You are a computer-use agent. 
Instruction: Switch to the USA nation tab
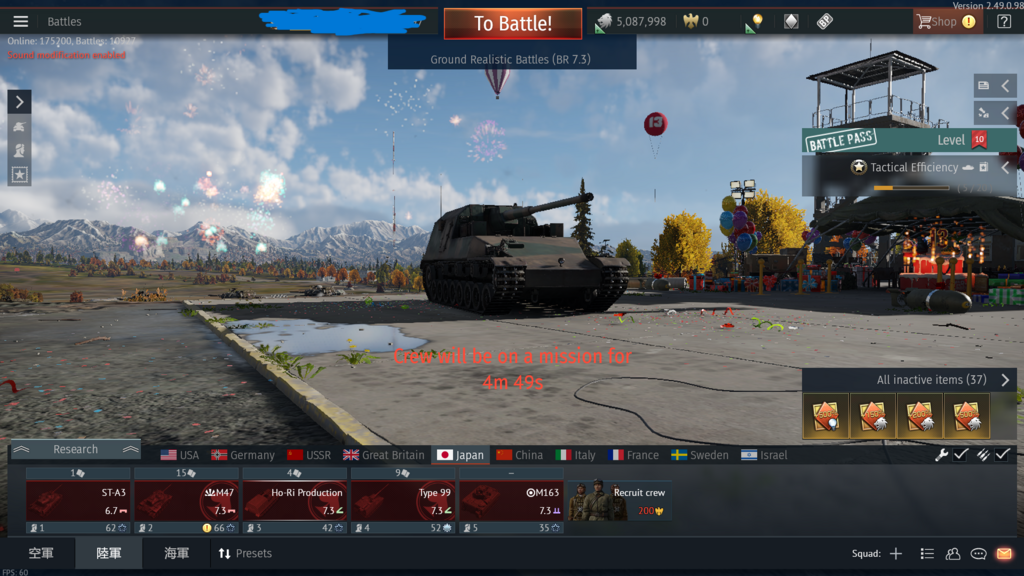pyautogui.click(x=180, y=455)
